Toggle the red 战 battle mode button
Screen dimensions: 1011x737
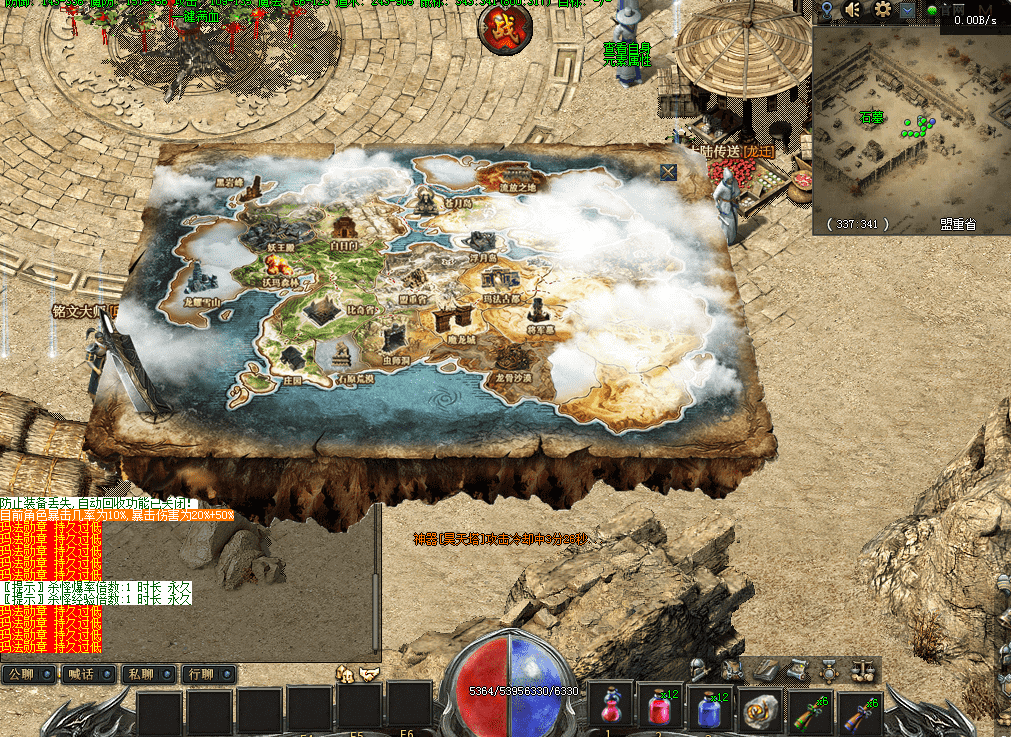[x=506, y=29]
